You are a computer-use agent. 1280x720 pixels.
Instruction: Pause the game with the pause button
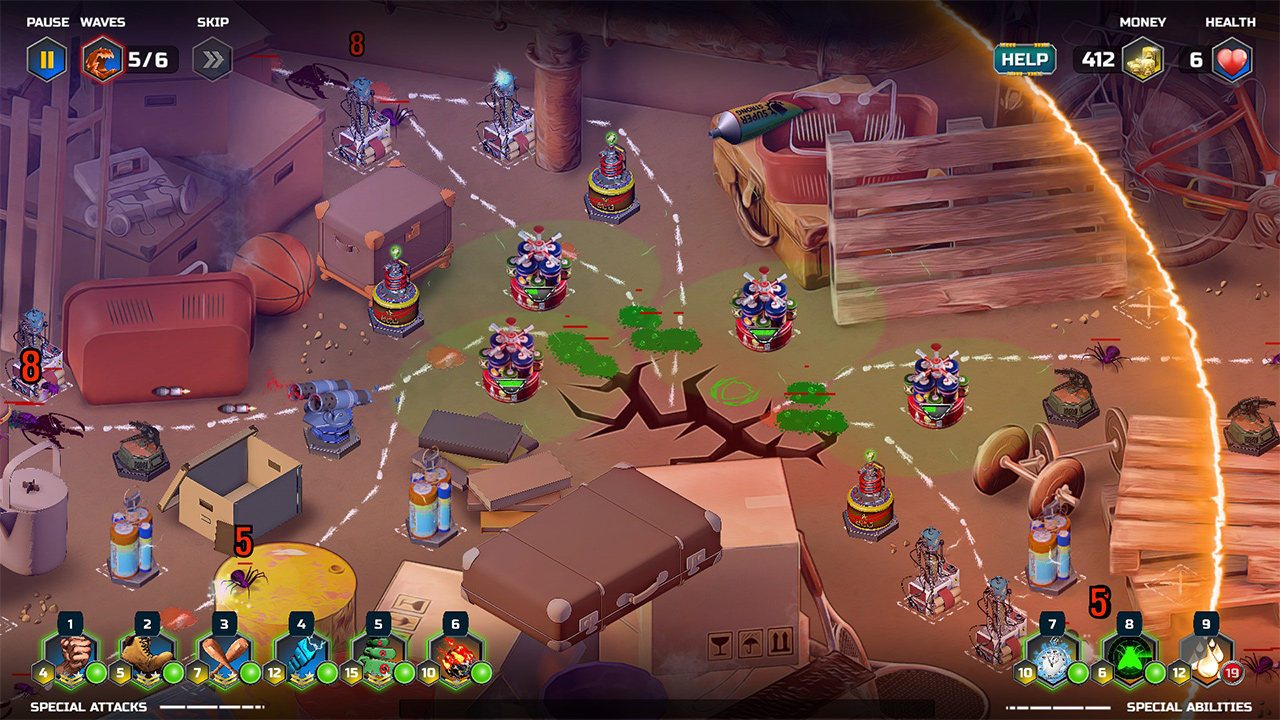point(46,59)
